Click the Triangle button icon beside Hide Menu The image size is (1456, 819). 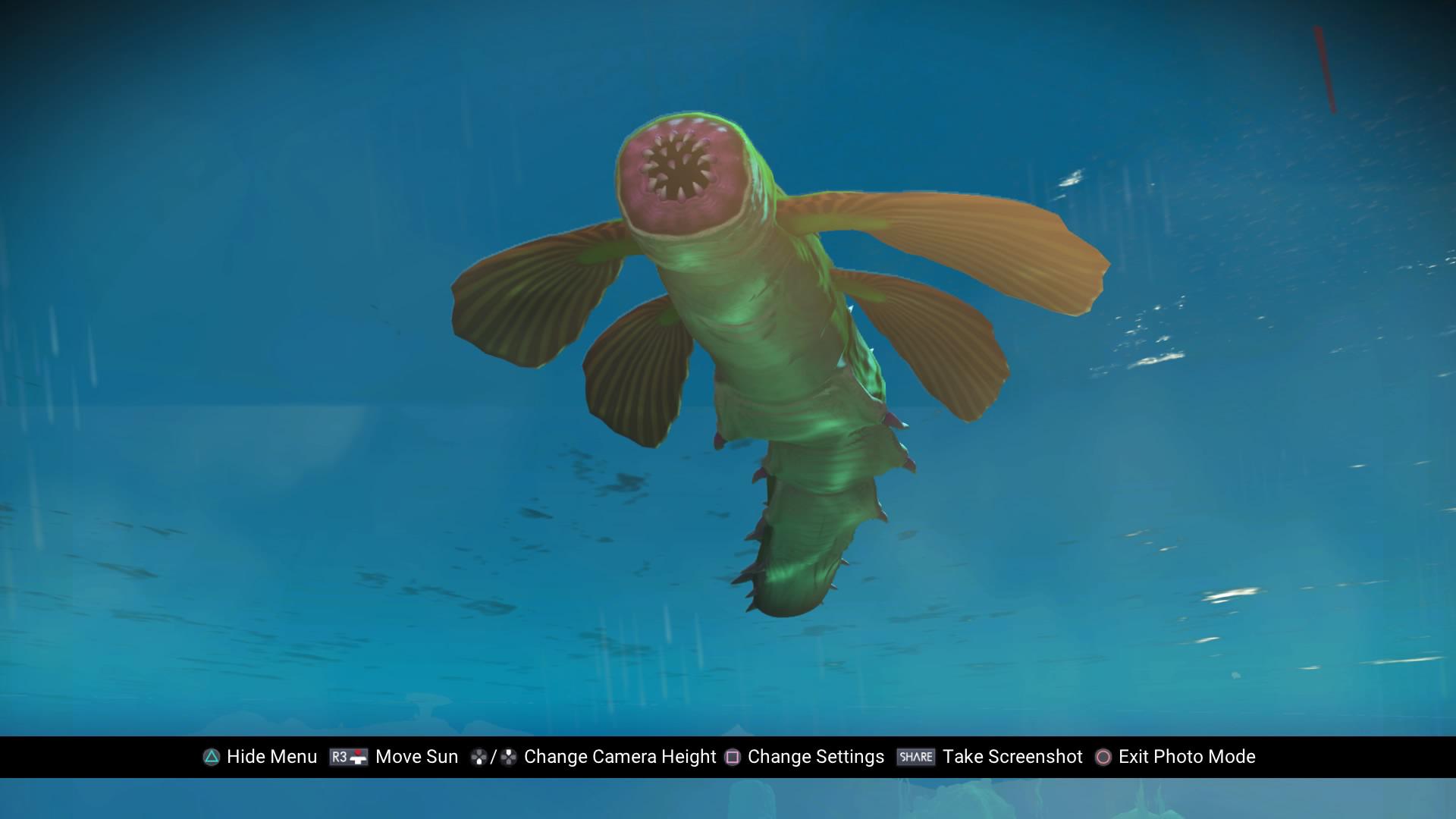tap(212, 757)
